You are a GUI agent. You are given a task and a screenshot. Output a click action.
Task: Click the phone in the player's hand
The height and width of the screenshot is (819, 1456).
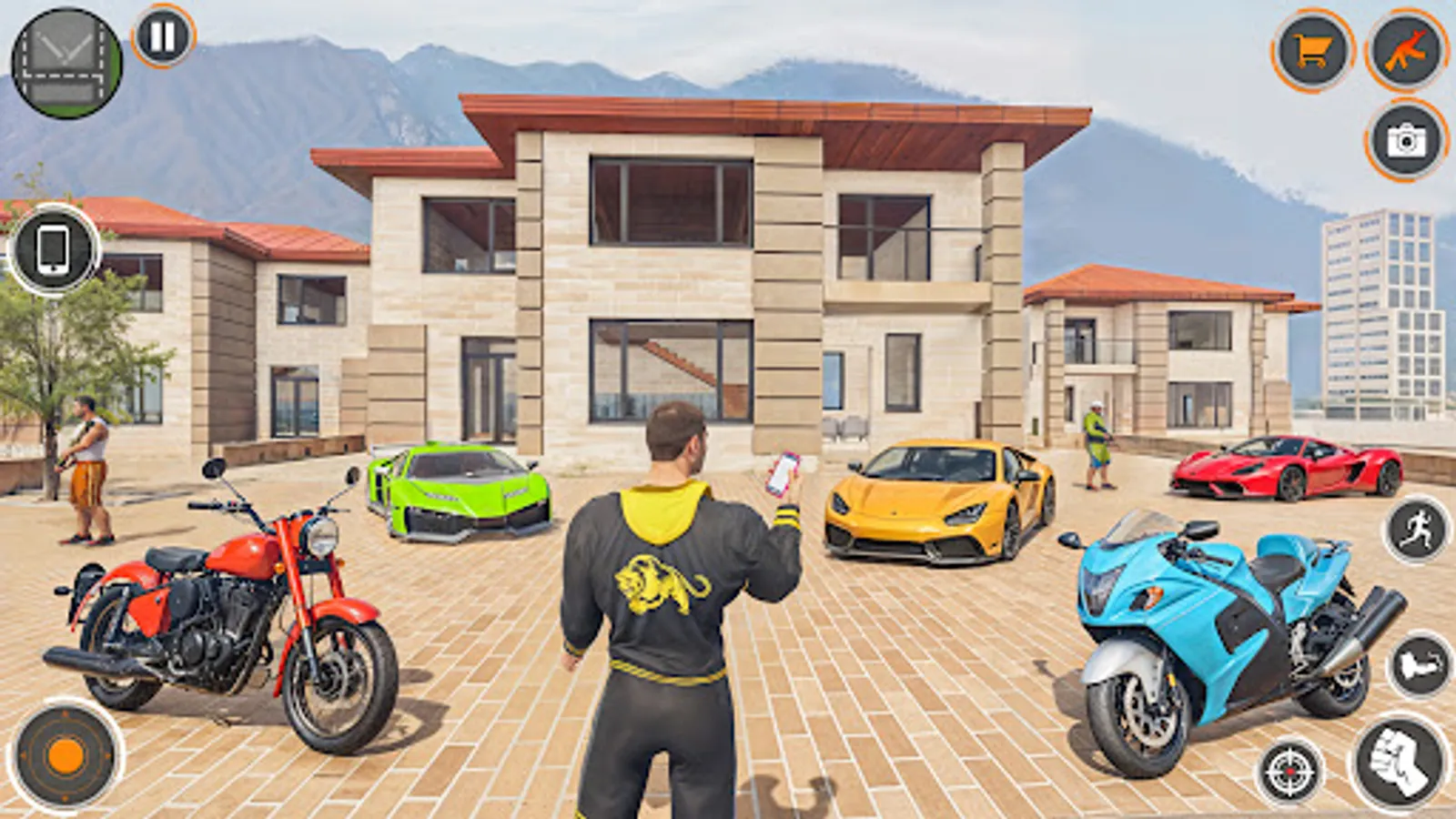click(781, 473)
